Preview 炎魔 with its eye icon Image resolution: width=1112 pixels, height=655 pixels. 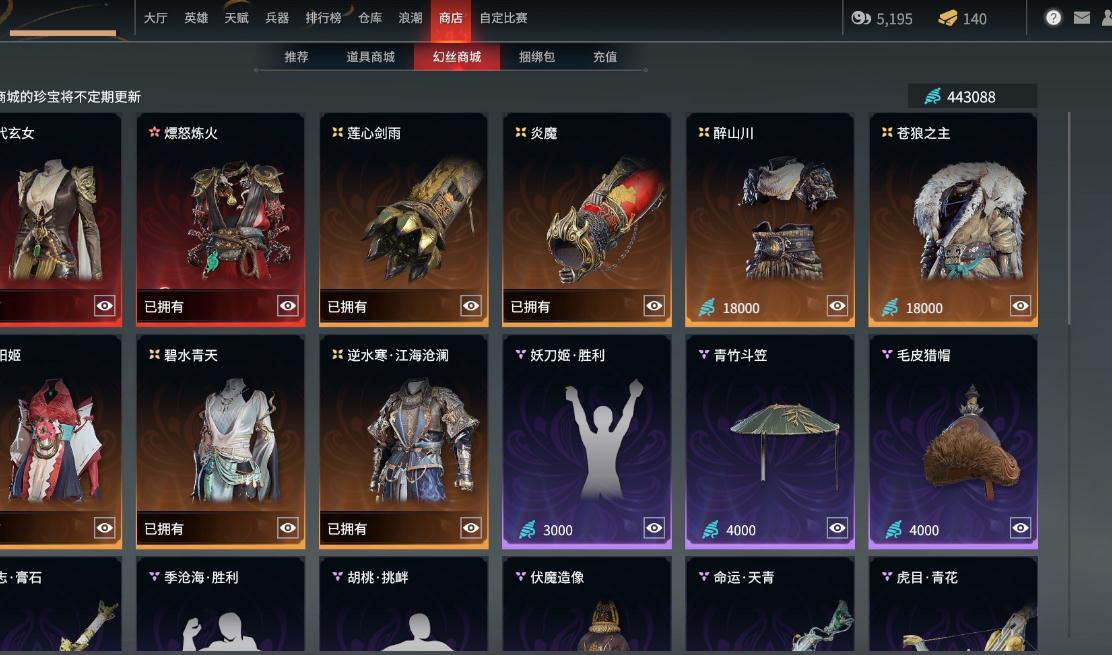point(654,306)
